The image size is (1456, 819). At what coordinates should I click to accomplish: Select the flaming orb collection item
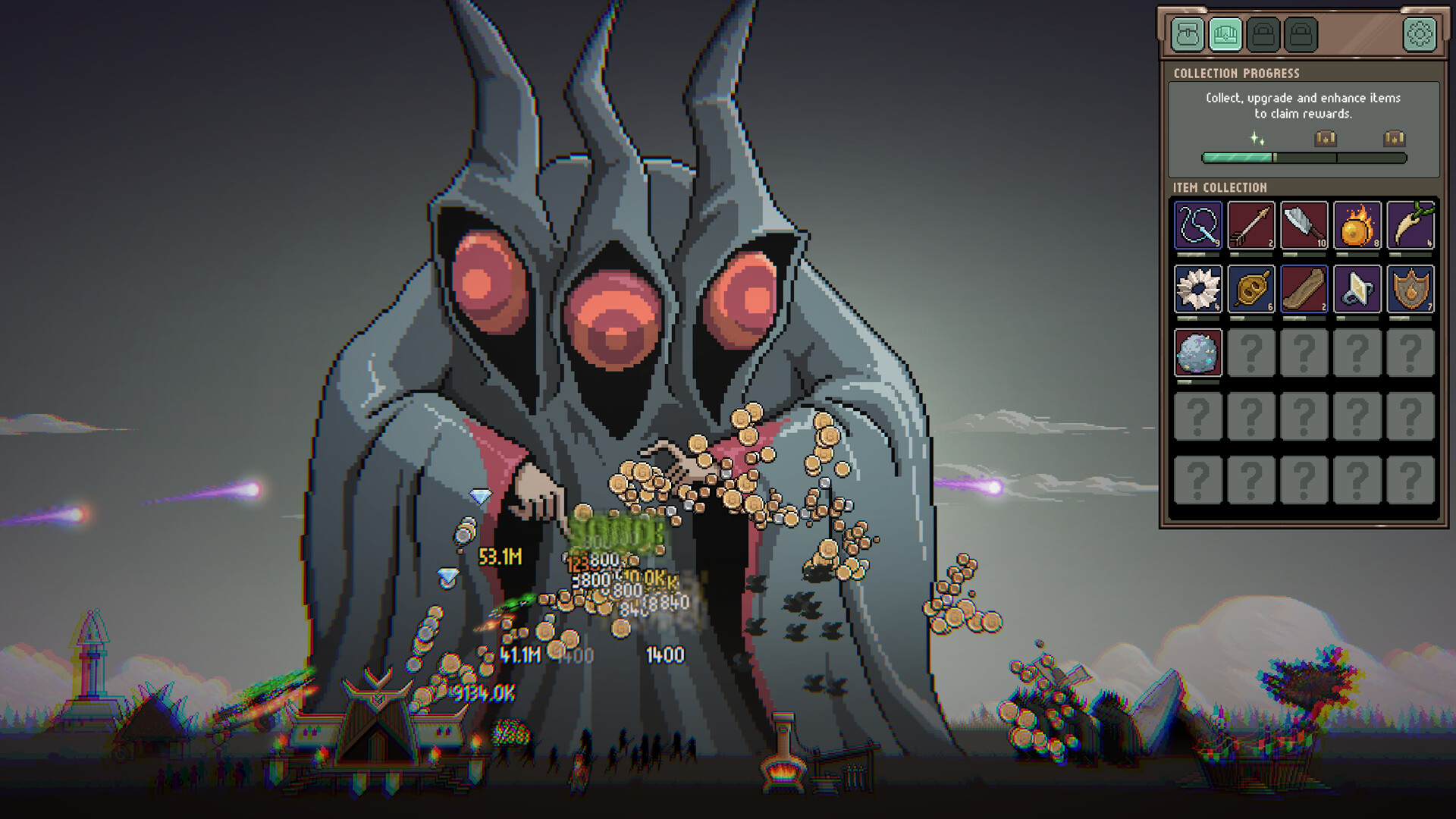click(x=1357, y=225)
